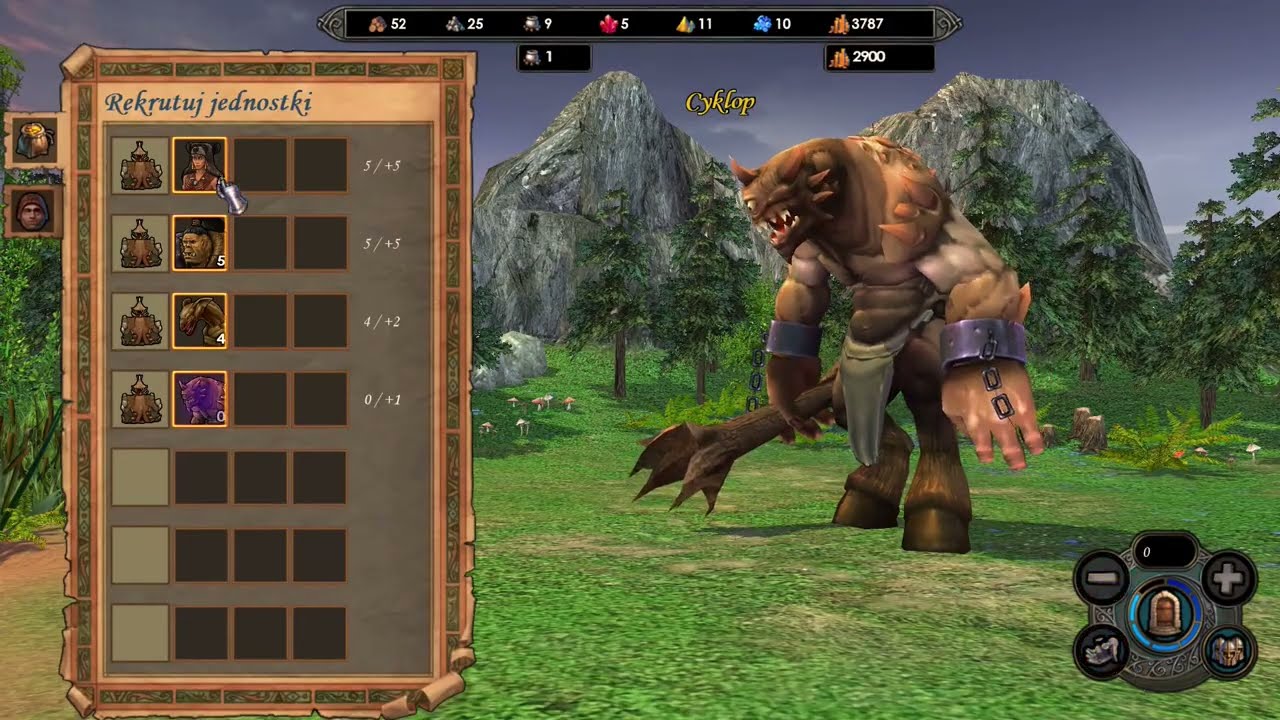Select the bear-hooded shaman unit portrait
1280x720 pixels.
tap(199, 165)
